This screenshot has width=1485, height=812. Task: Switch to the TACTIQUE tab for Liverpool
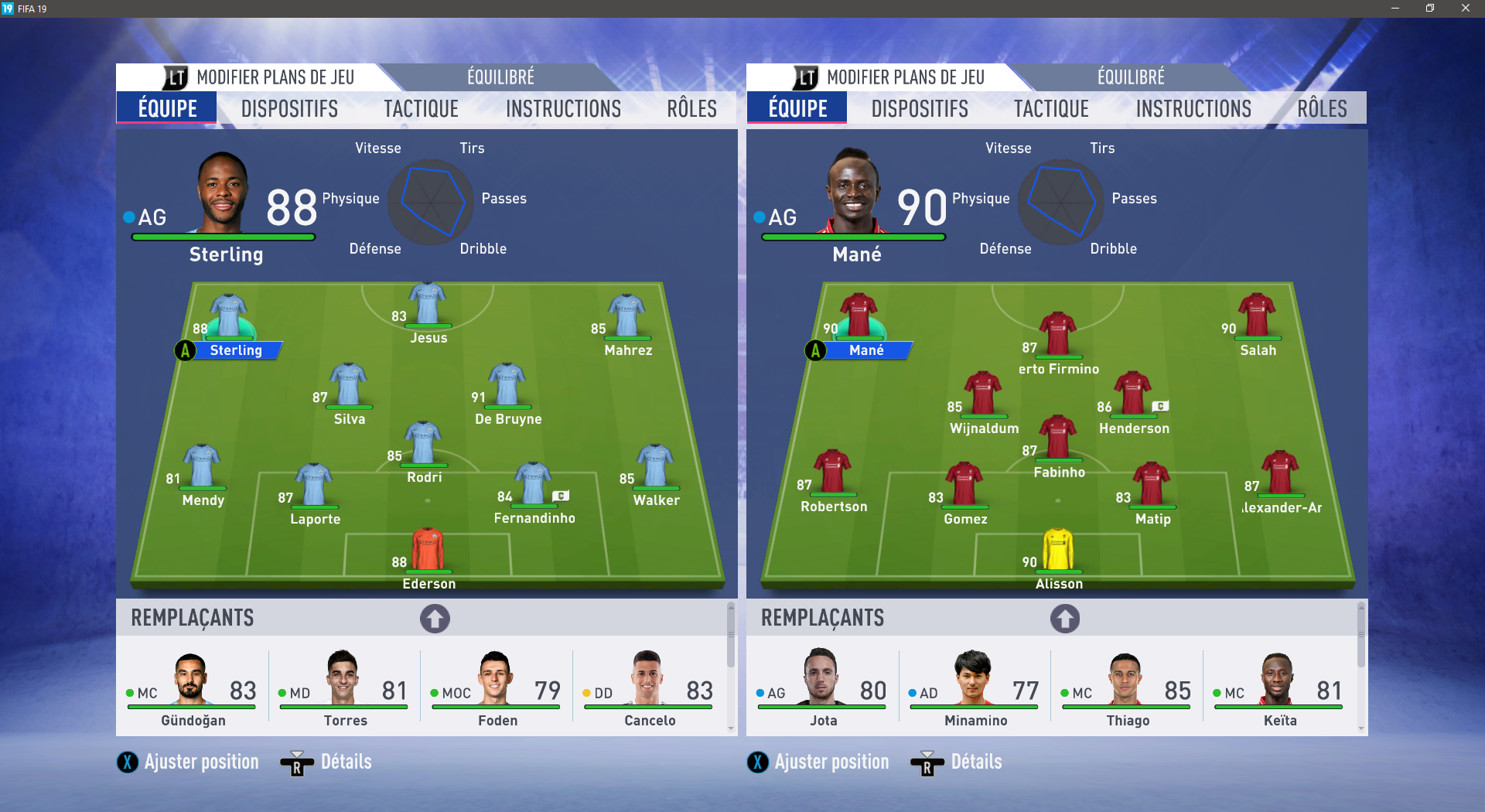point(1050,108)
